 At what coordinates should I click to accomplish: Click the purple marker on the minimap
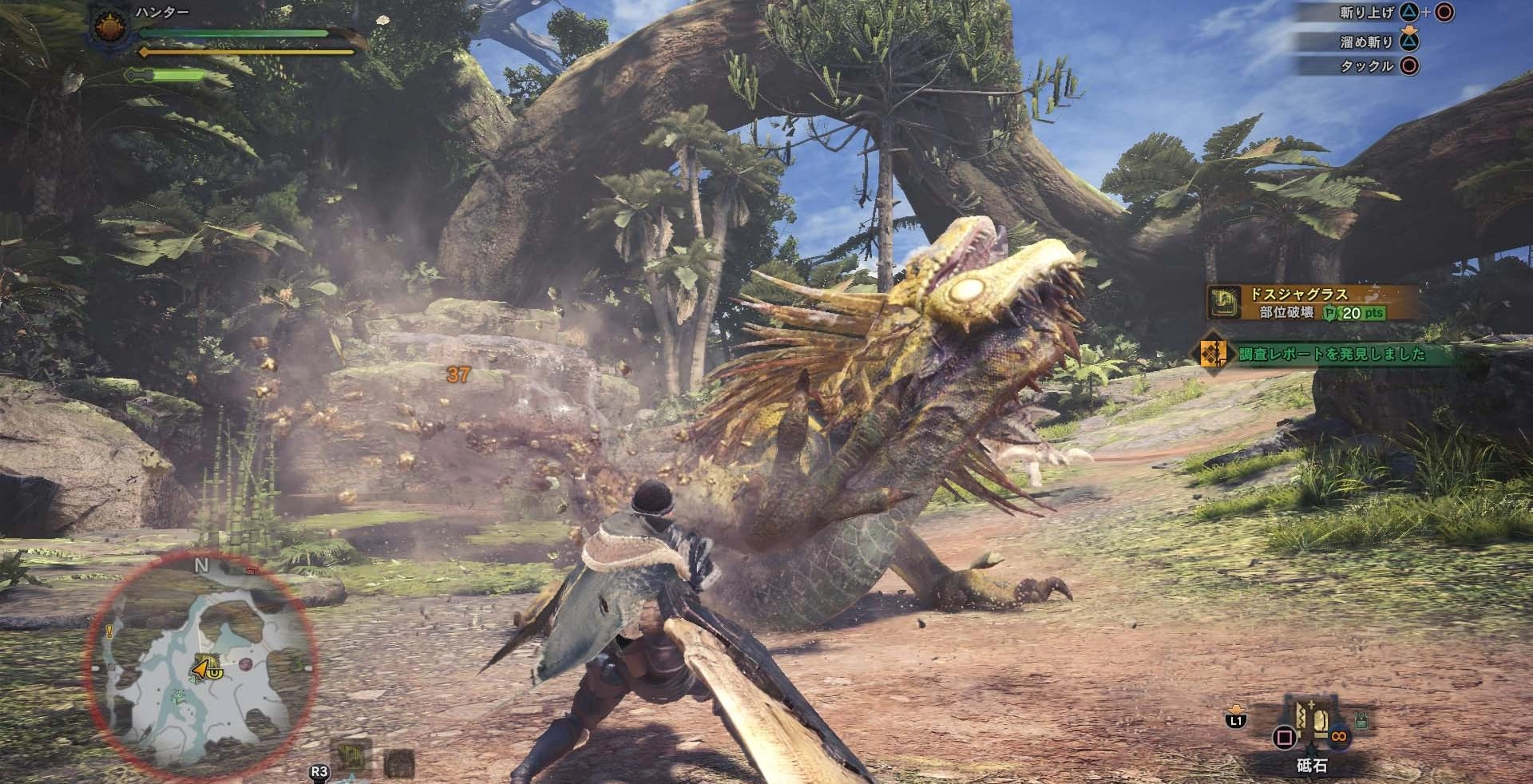(x=246, y=664)
